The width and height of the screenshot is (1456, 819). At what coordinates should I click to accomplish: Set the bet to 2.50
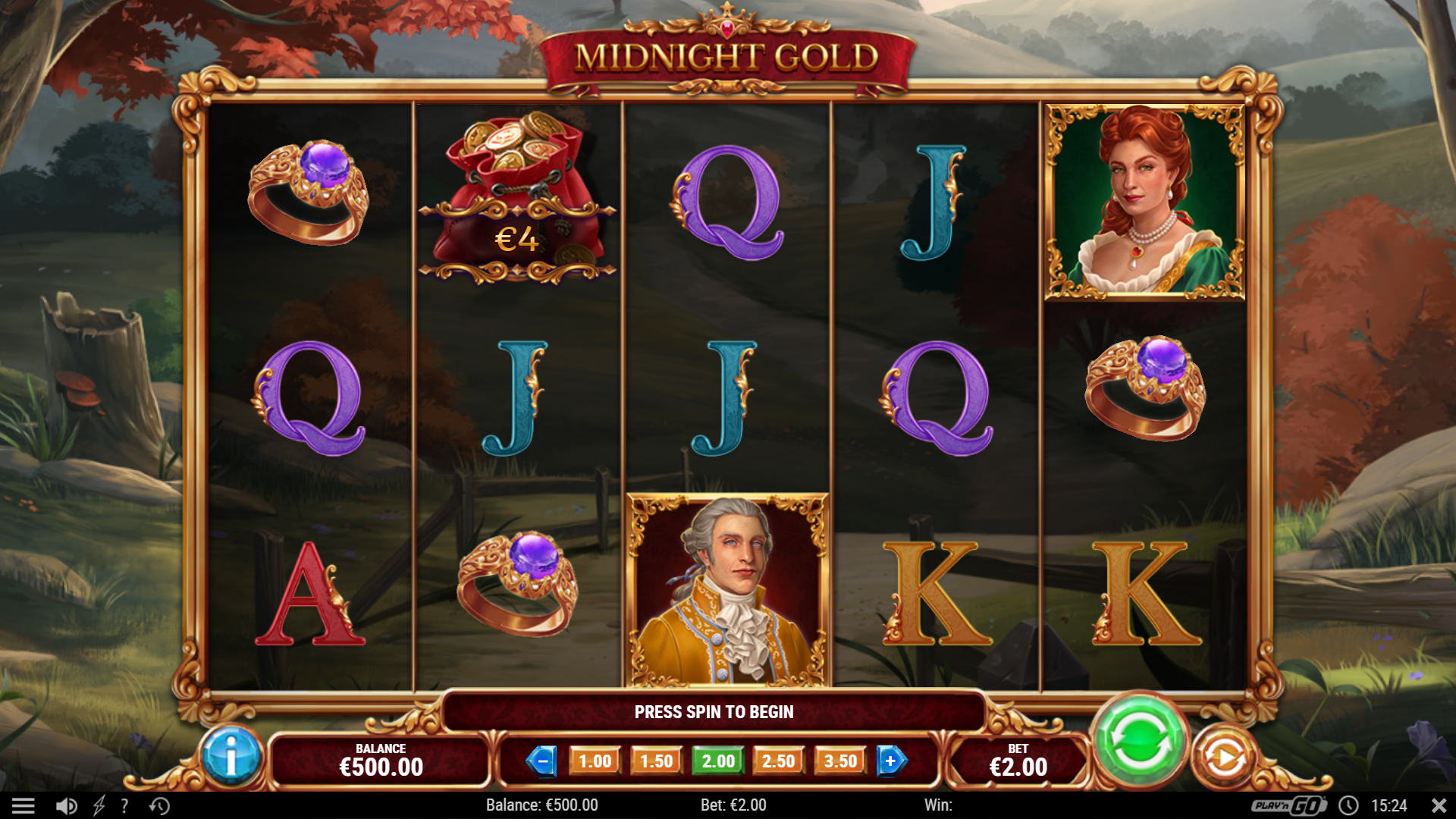[x=778, y=761]
